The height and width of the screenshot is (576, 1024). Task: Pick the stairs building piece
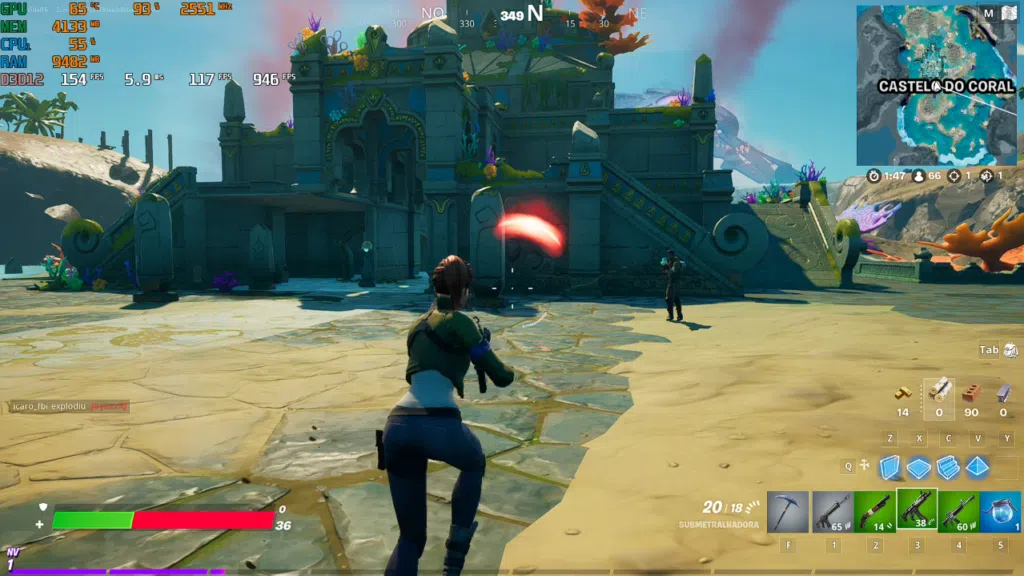948,467
